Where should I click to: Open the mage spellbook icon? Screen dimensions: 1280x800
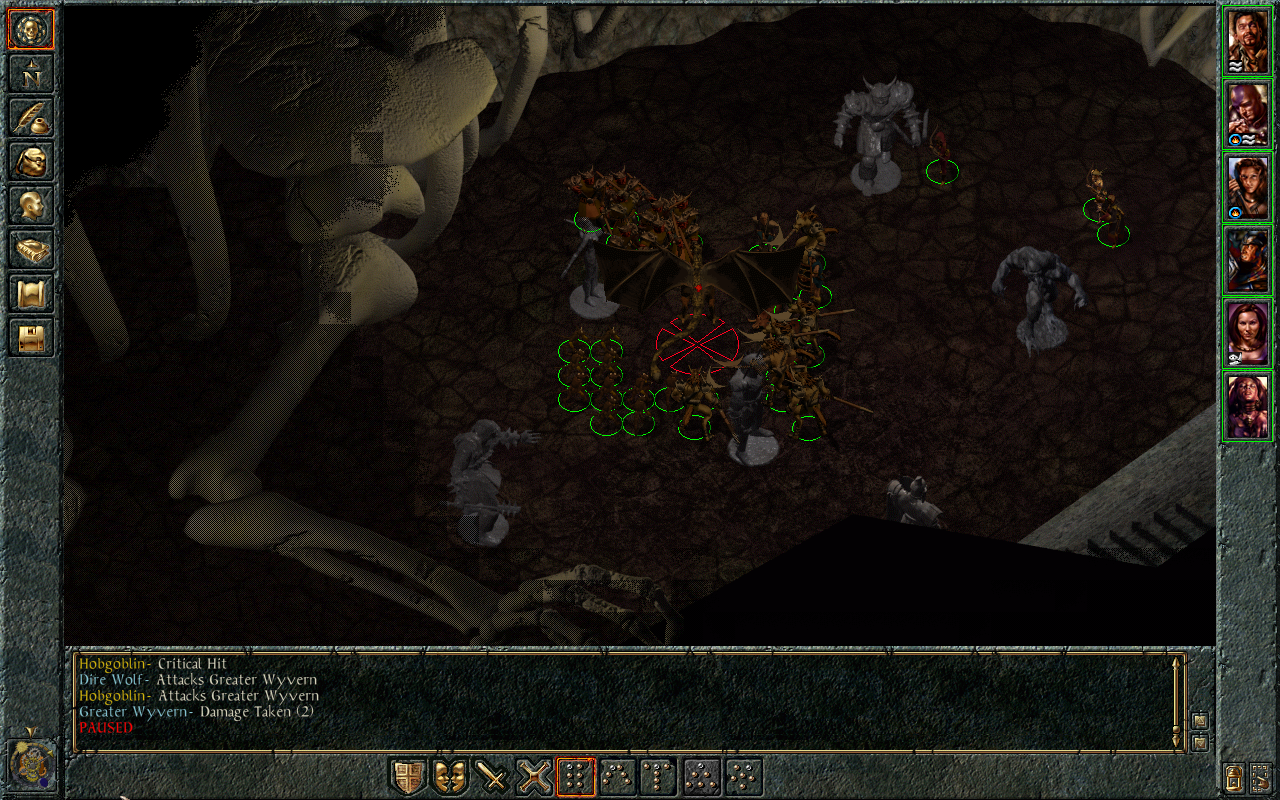tap(31, 250)
